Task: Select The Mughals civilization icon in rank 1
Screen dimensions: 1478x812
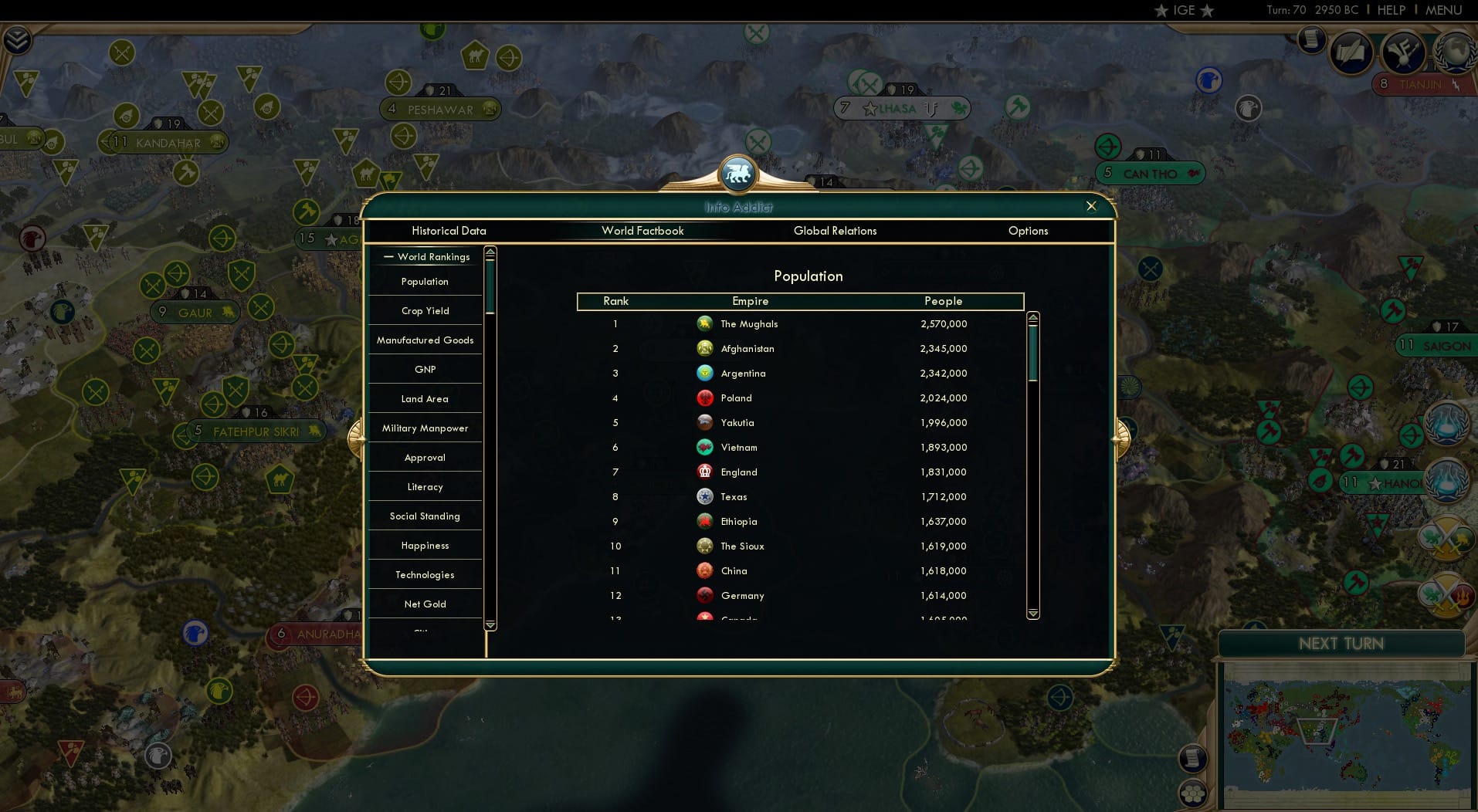Action: 705,324
